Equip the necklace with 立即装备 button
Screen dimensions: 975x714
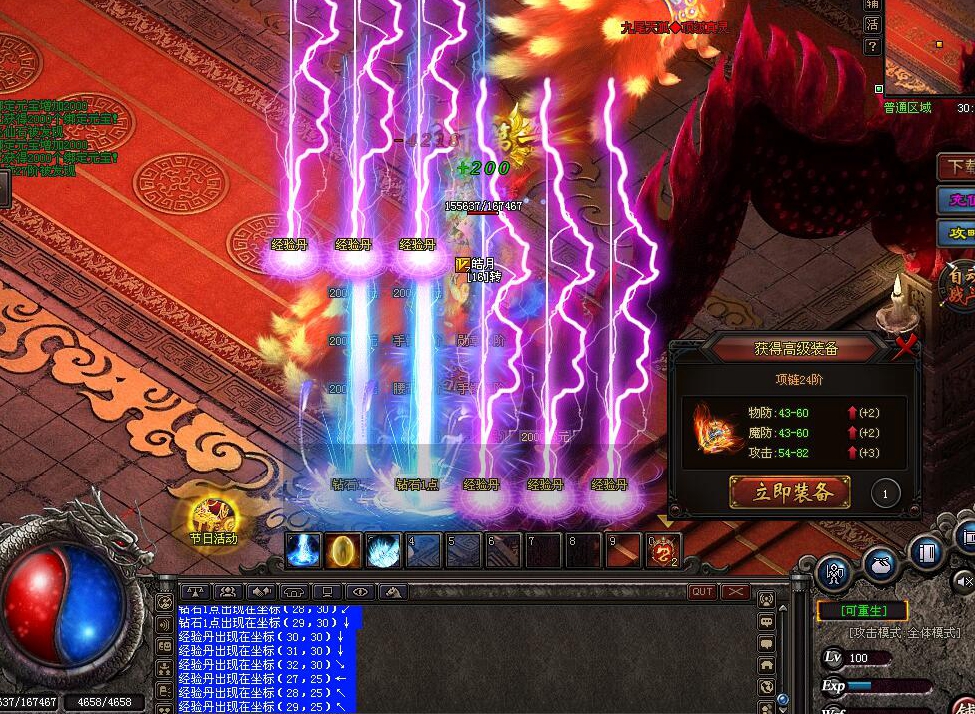click(x=790, y=492)
